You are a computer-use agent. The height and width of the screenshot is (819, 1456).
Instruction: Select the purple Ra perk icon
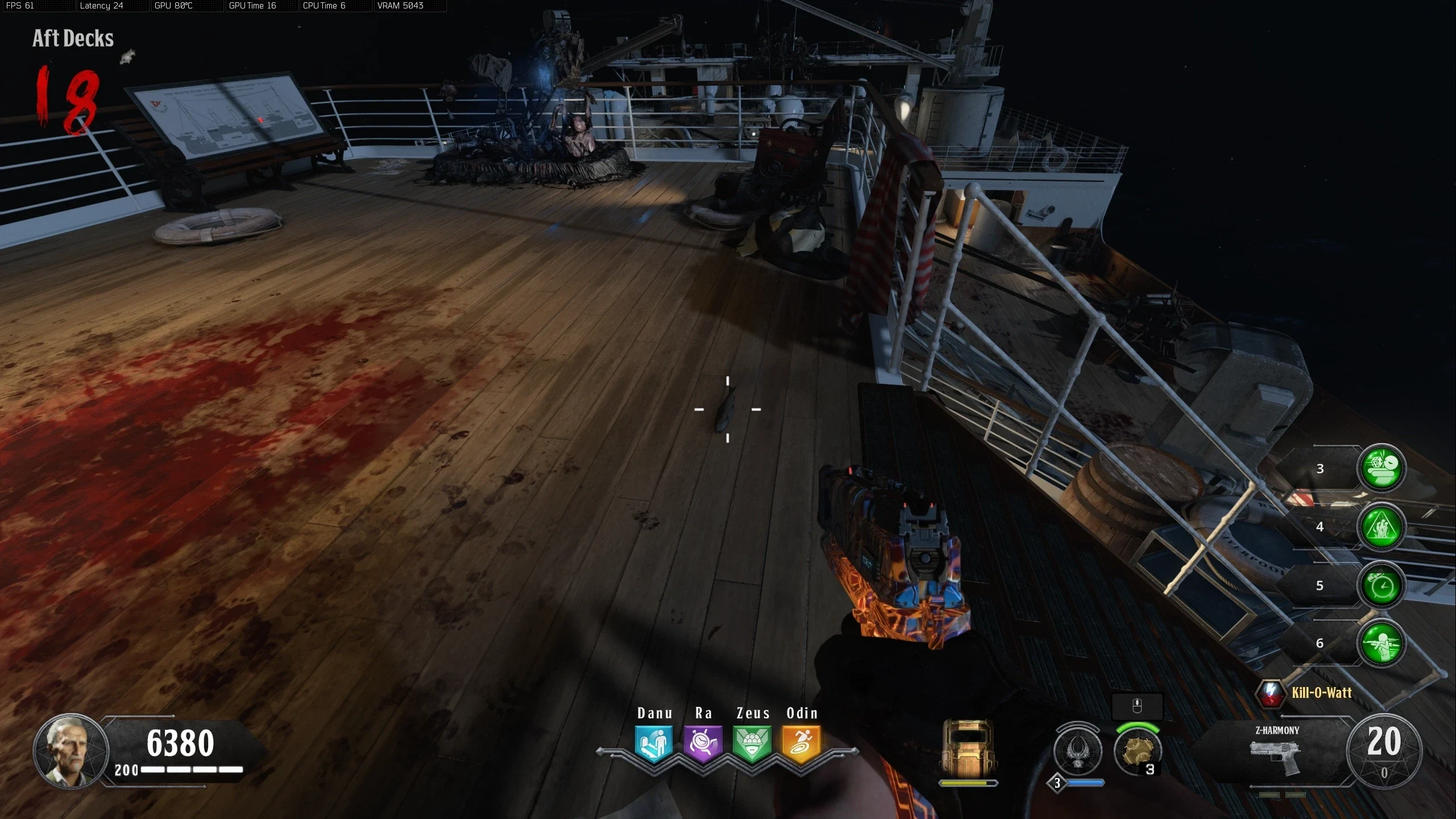click(703, 743)
